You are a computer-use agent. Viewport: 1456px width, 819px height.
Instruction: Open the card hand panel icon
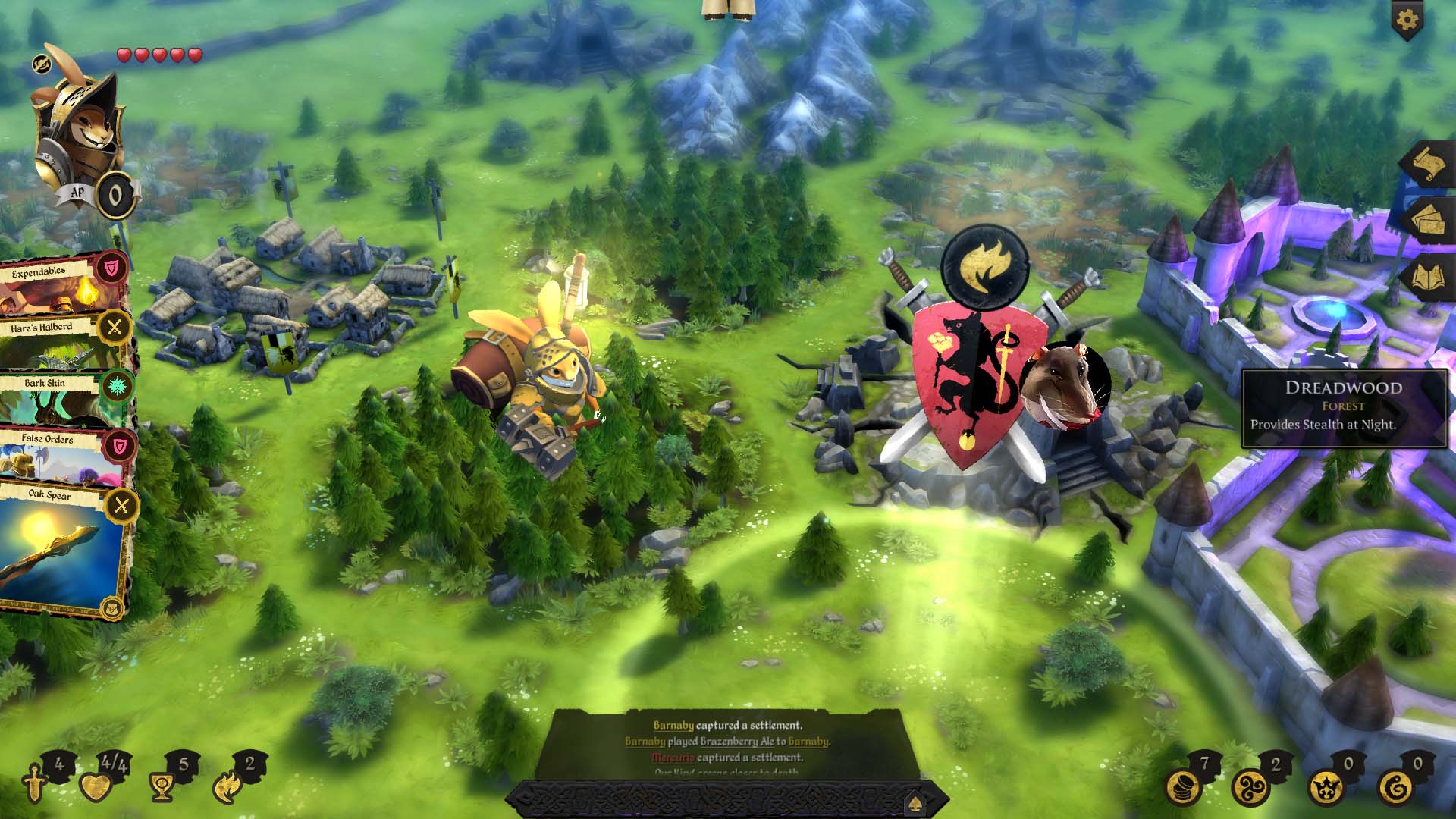(1427, 220)
